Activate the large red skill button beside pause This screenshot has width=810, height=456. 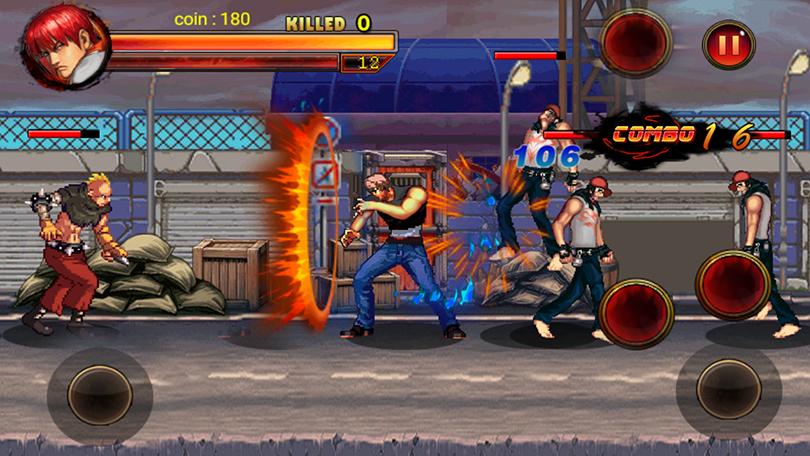(636, 42)
